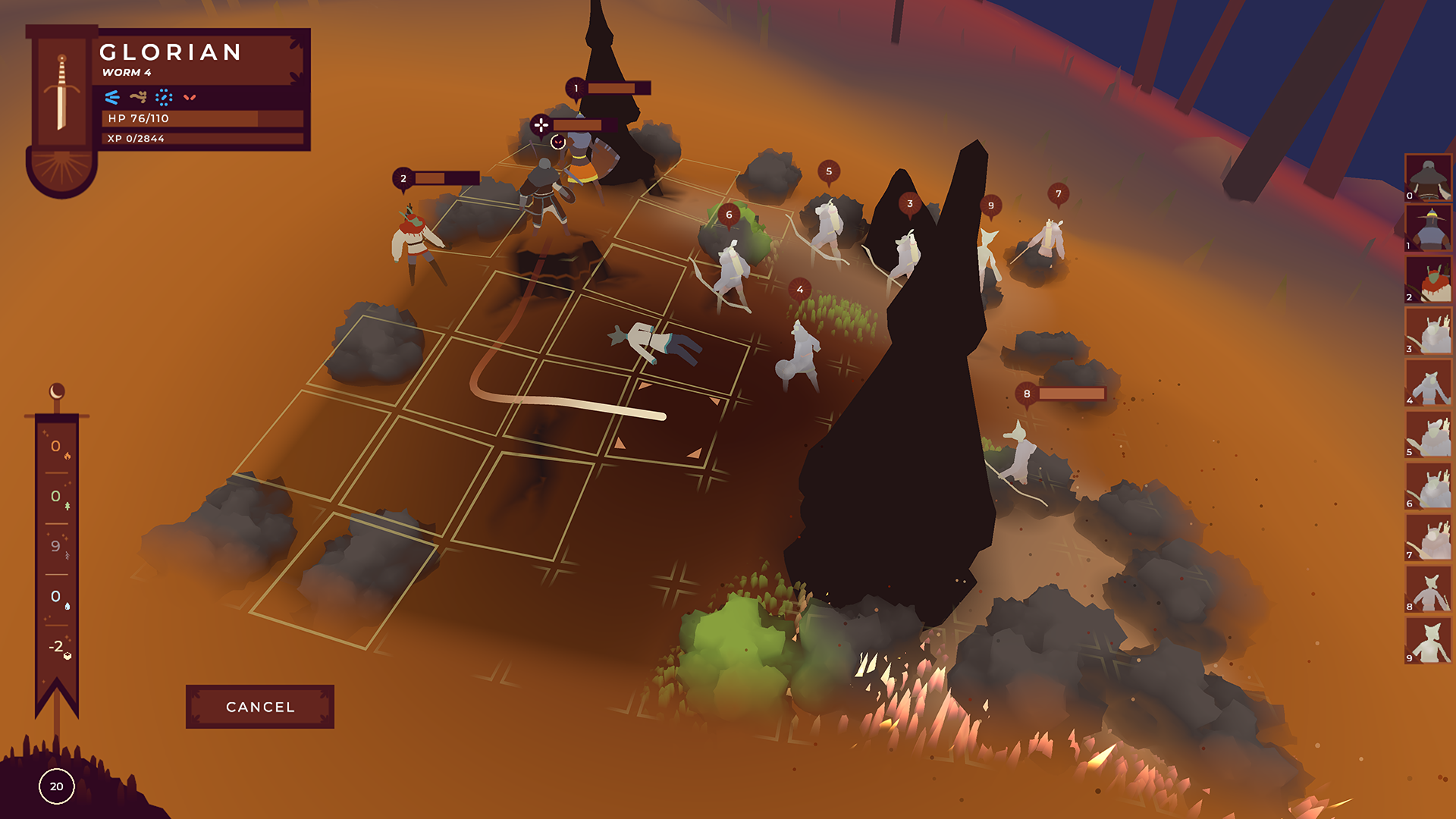Click the blue dotted-circle status icon
The height and width of the screenshot is (819, 1456).
tap(163, 96)
